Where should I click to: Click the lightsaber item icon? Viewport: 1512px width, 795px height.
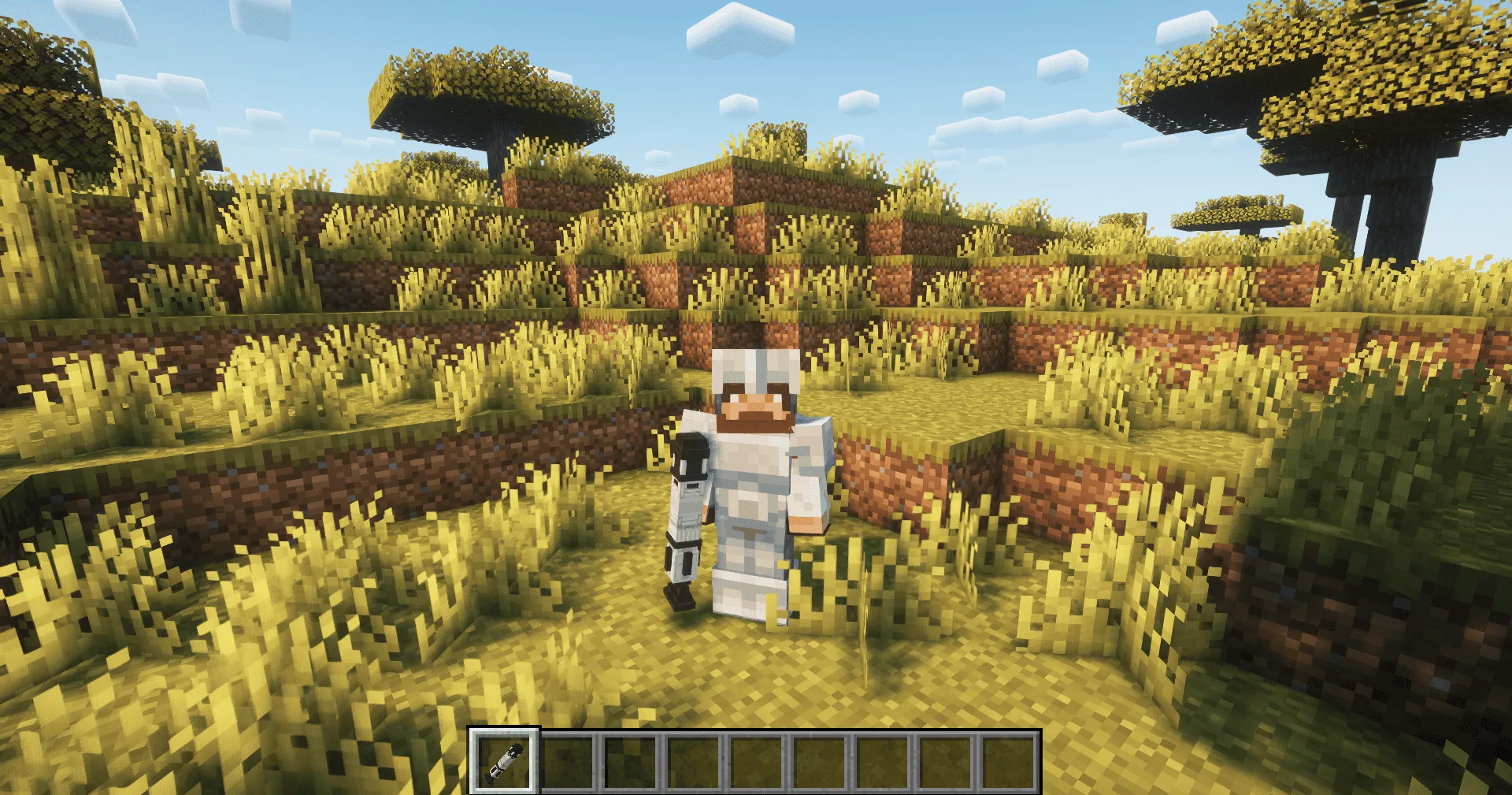tap(508, 763)
